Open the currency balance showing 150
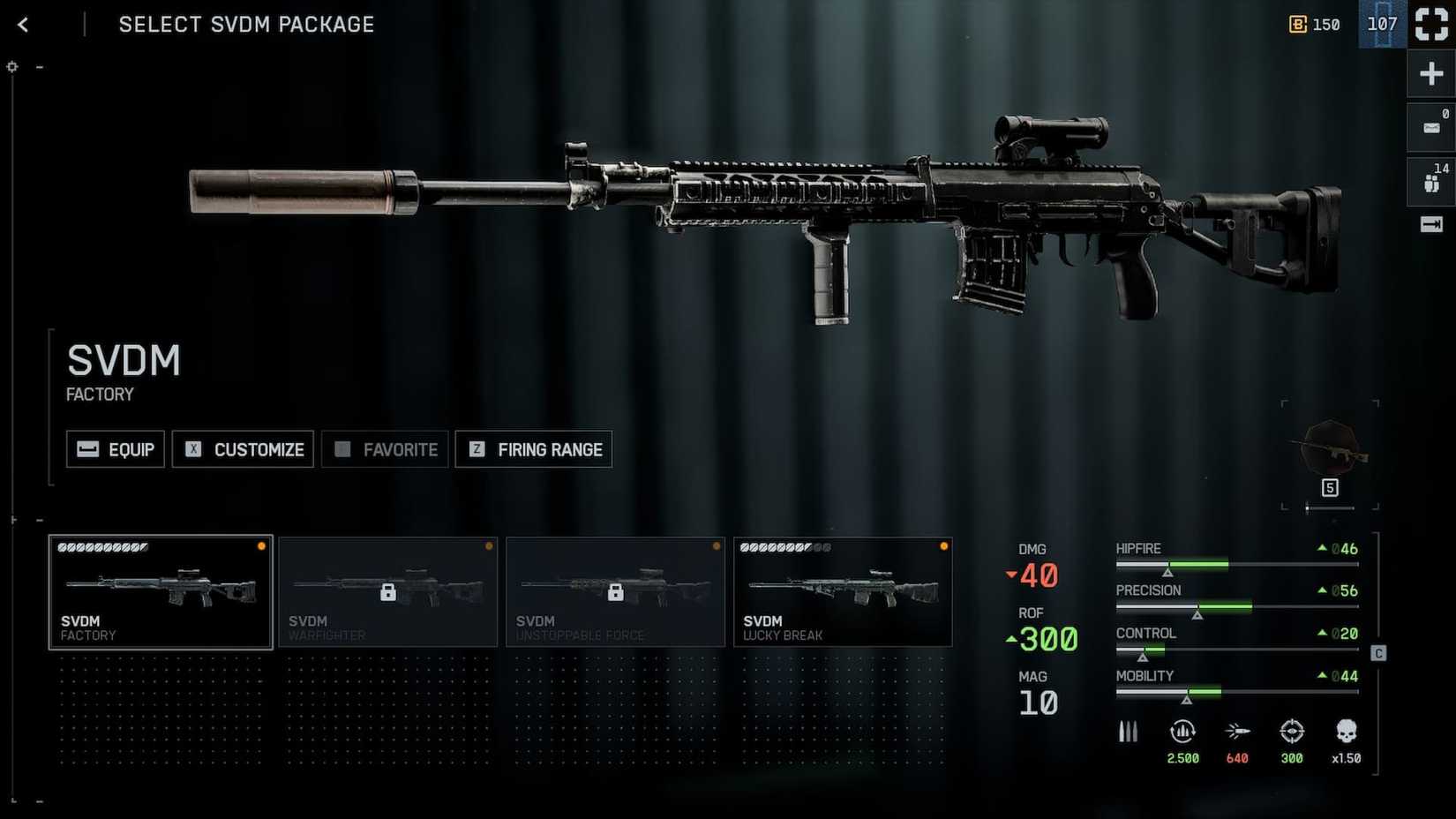This screenshot has width=1456, height=819. coord(1315,25)
